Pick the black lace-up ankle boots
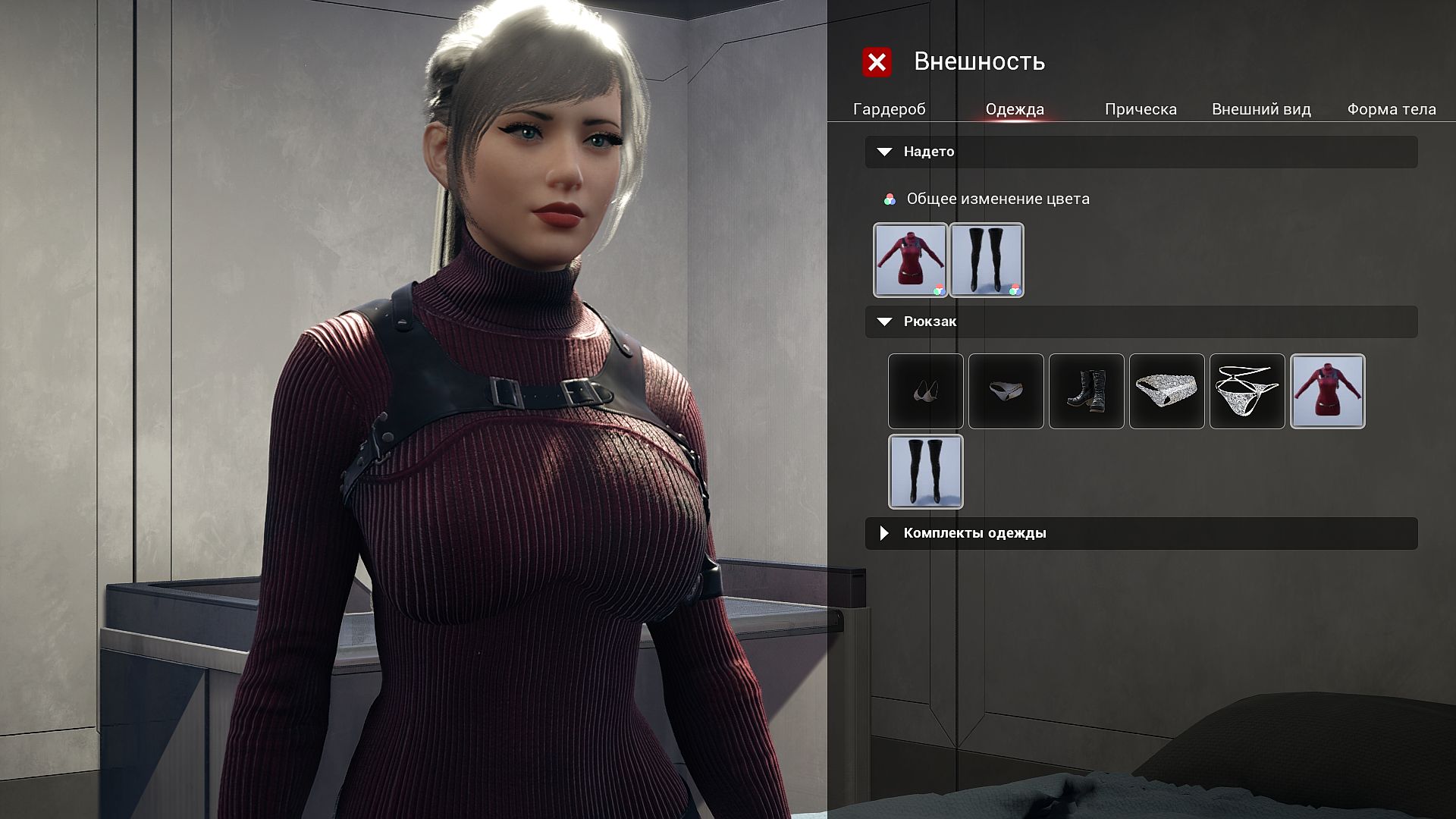 click(1086, 391)
